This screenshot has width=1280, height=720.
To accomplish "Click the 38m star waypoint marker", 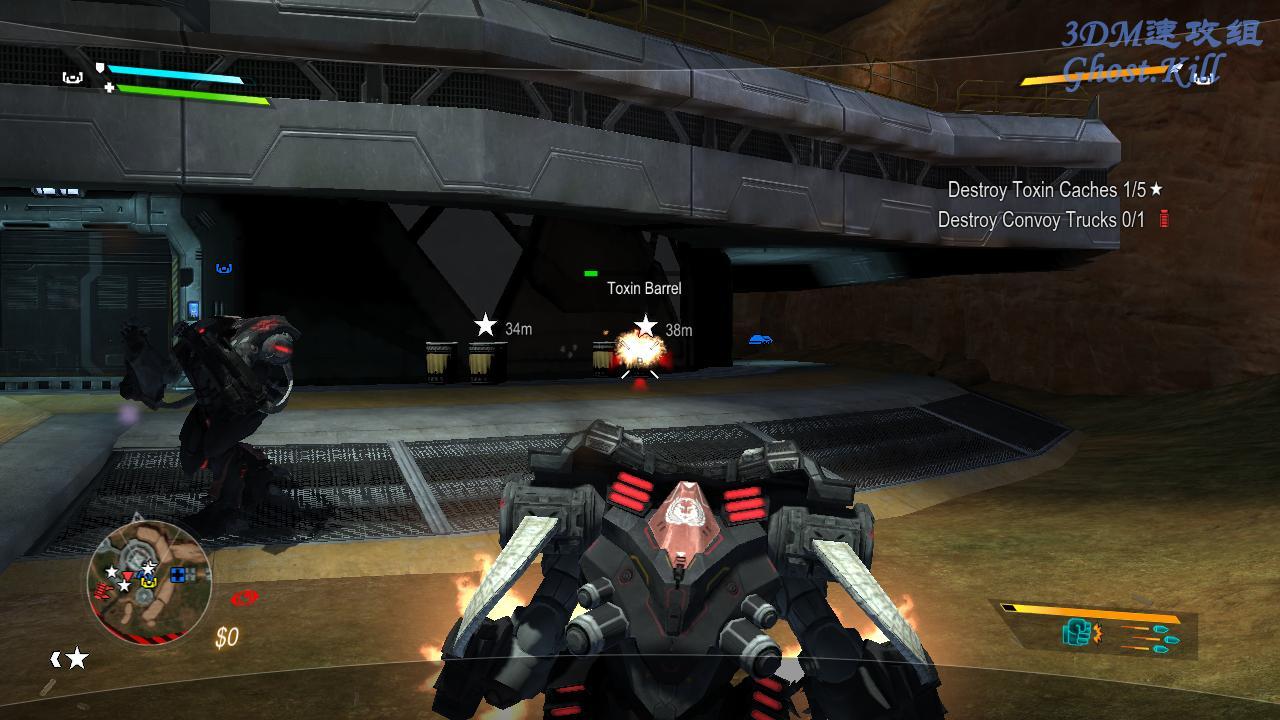I will pos(647,326).
